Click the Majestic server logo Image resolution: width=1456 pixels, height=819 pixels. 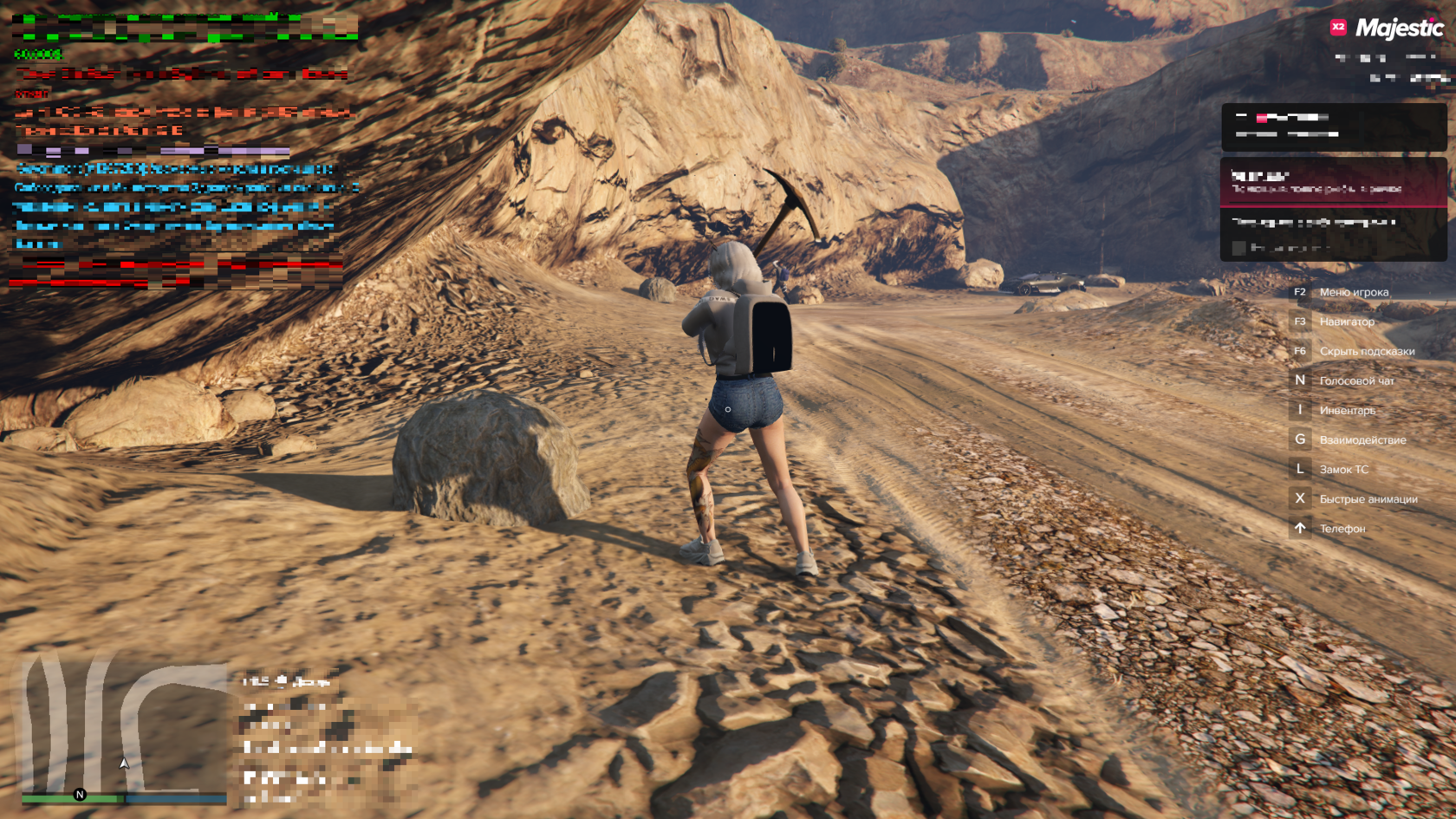click(1388, 29)
